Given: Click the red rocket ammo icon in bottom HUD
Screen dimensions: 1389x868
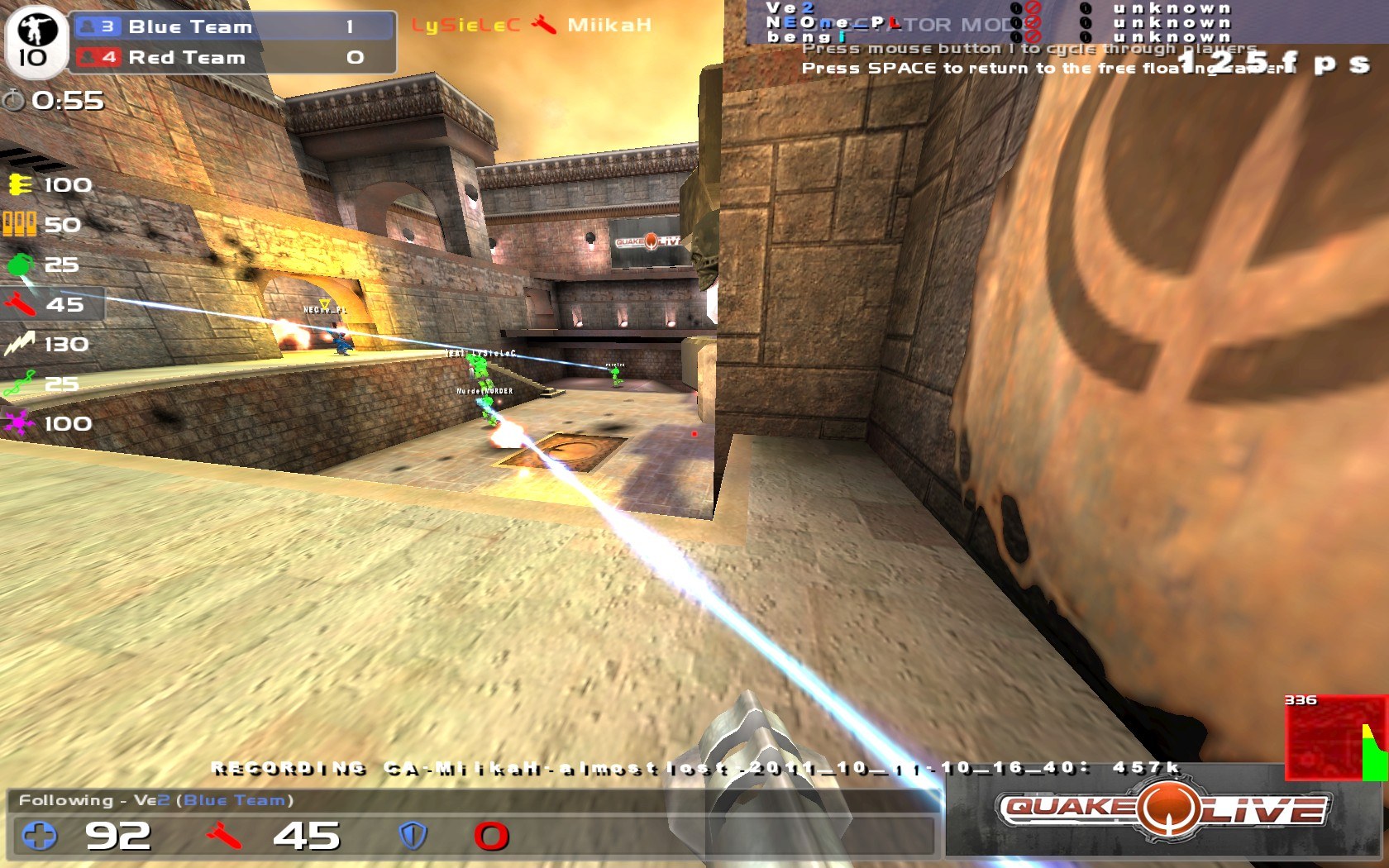Looking at the screenshot, I should tap(222, 837).
